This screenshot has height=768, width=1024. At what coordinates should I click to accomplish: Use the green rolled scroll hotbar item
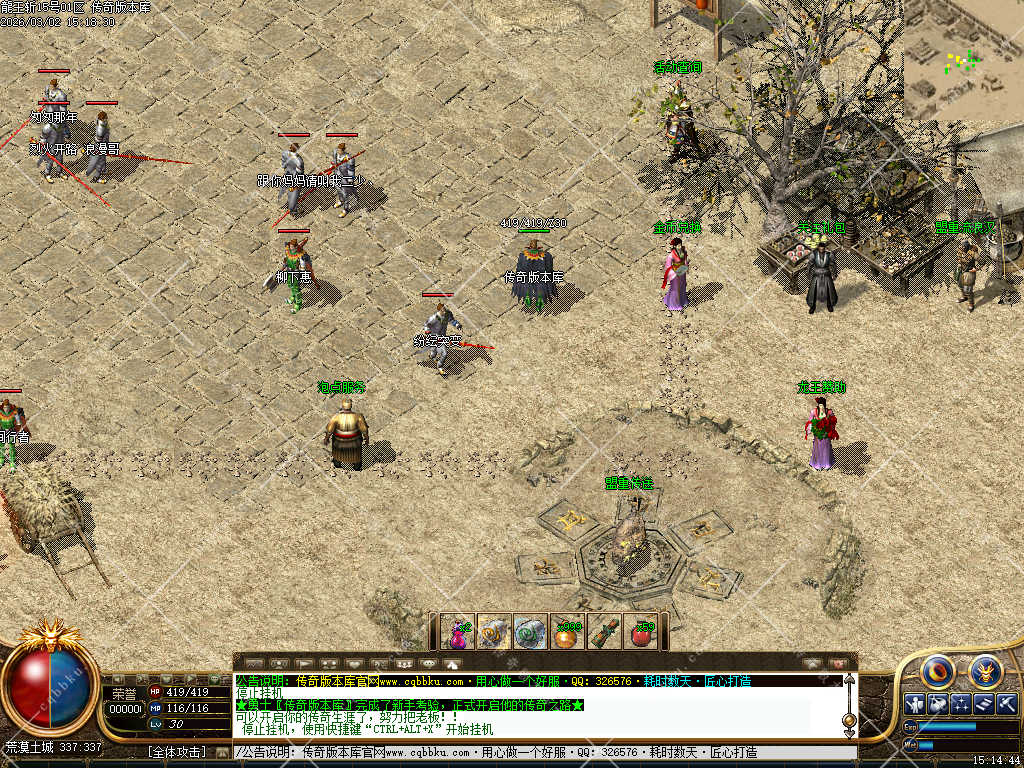tap(604, 632)
